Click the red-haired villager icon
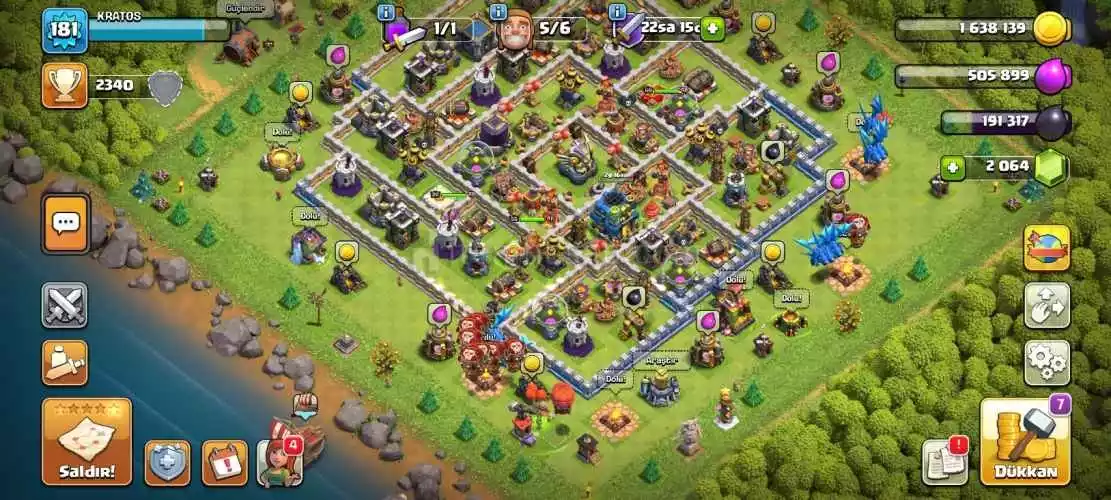The image size is (1111, 500). point(279,463)
